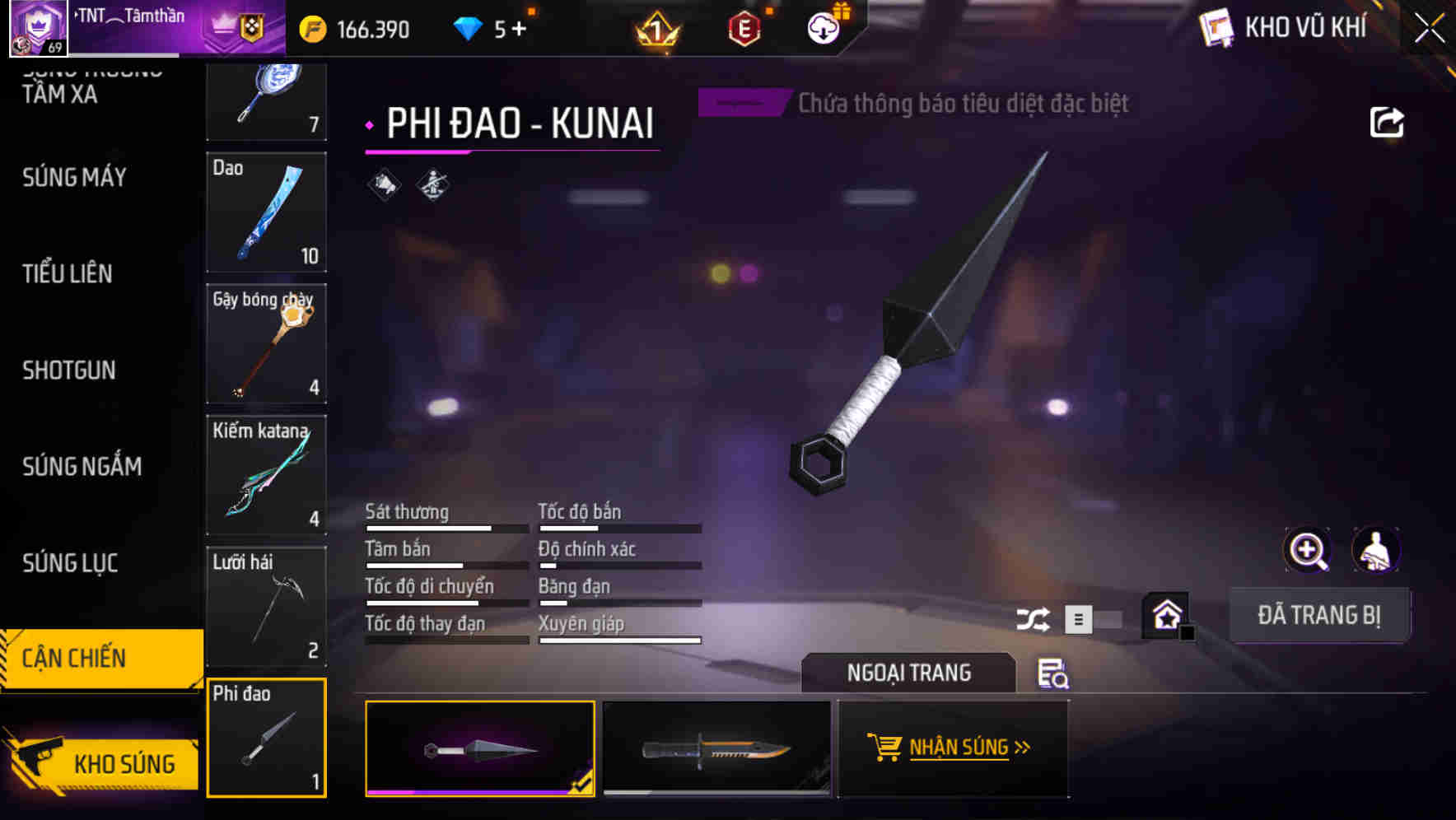Toggle the house-star workshop icon
The height and width of the screenshot is (820, 1456).
pyautogui.click(x=1164, y=613)
